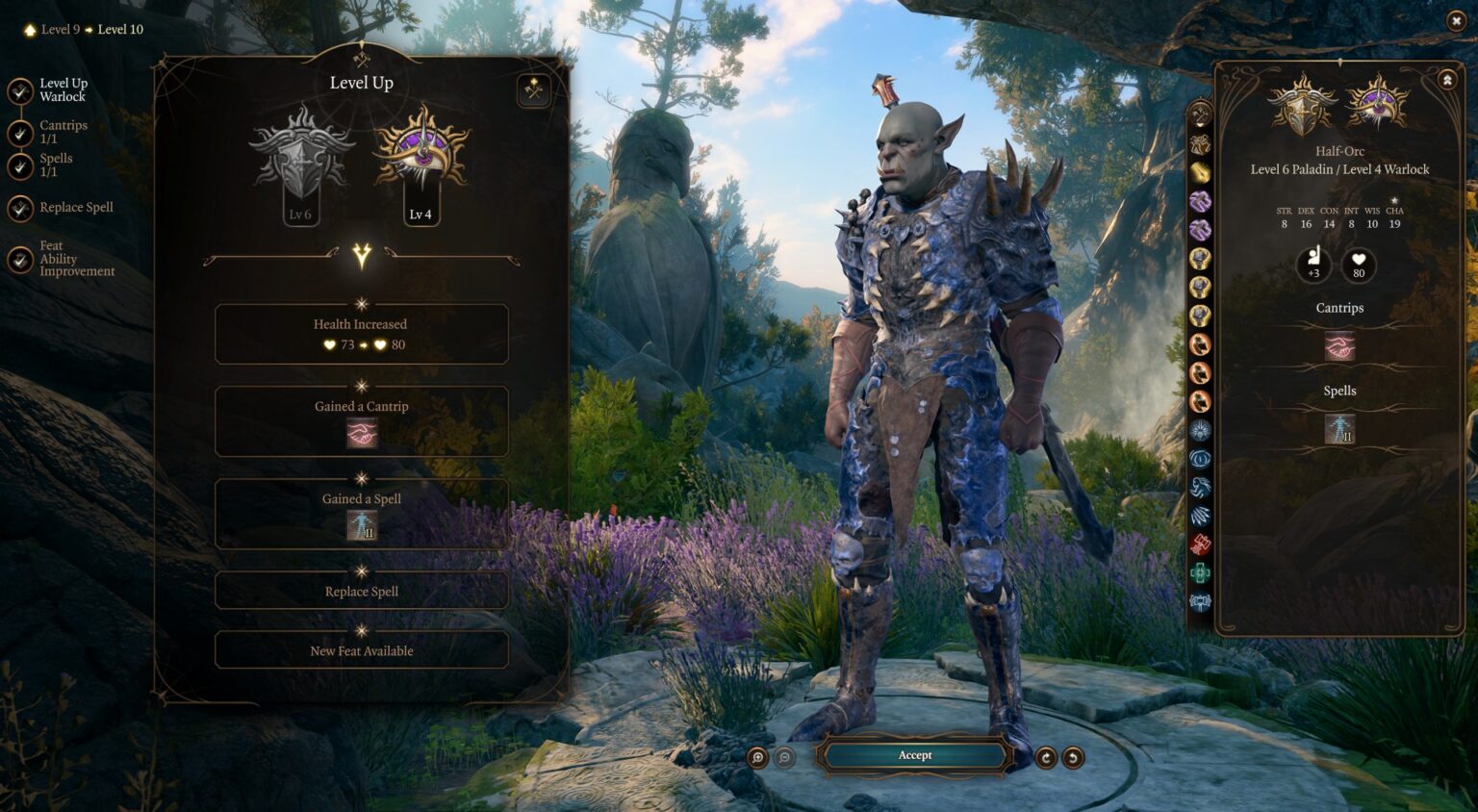This screenshot has height=812, width=1478.
Task: Rotate the character clockwise
Action: [1046, 757]
